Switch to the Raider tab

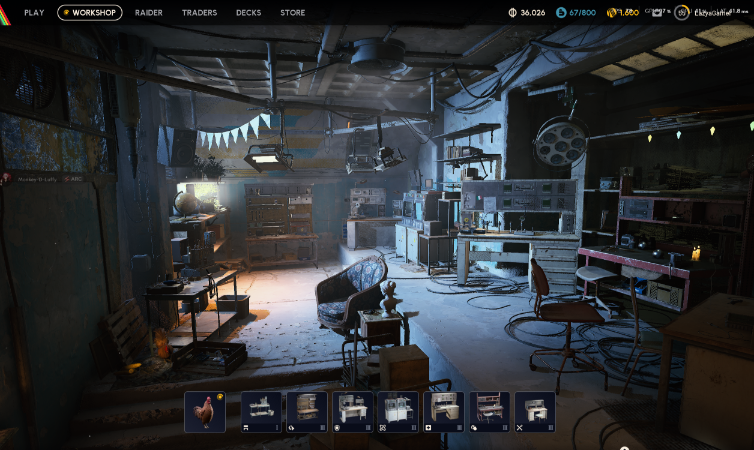149,13
